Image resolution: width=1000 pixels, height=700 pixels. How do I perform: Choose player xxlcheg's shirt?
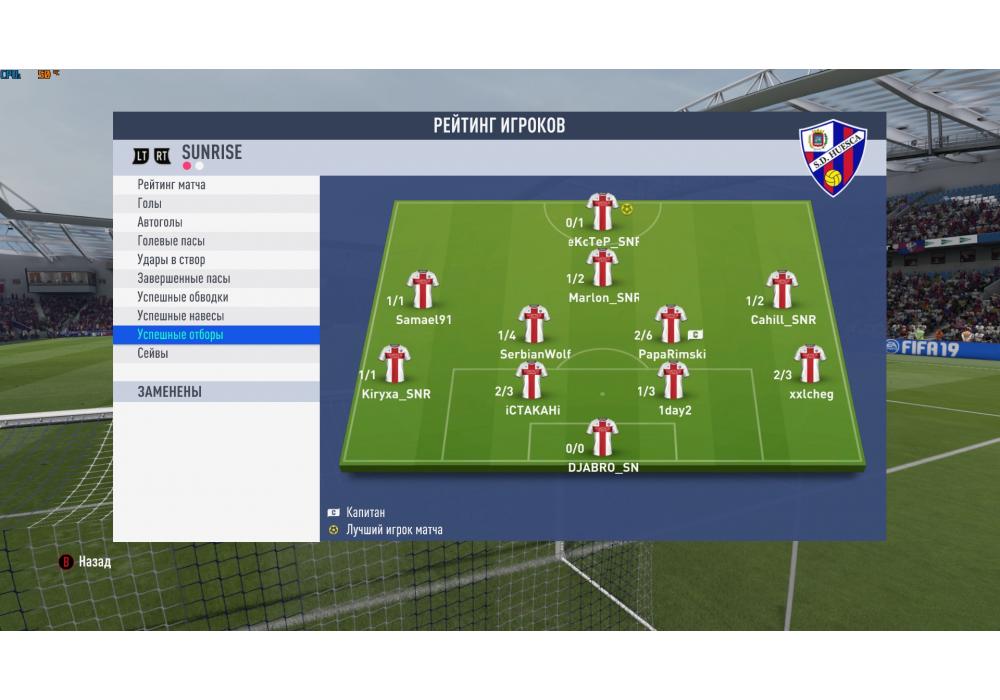coord(809,365)
